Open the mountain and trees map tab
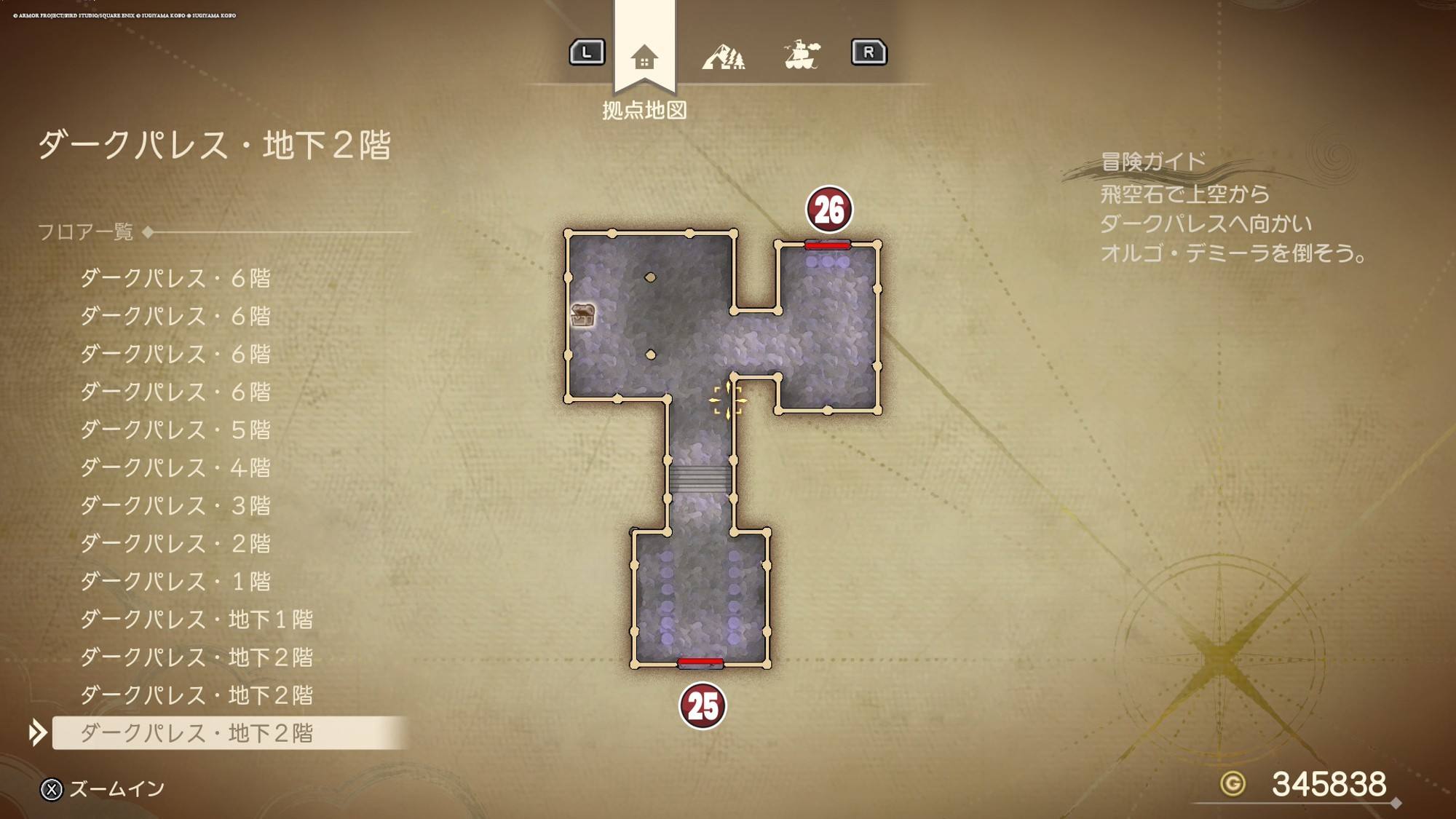The width and height of the screenshot is (1456, 819). 723,55
